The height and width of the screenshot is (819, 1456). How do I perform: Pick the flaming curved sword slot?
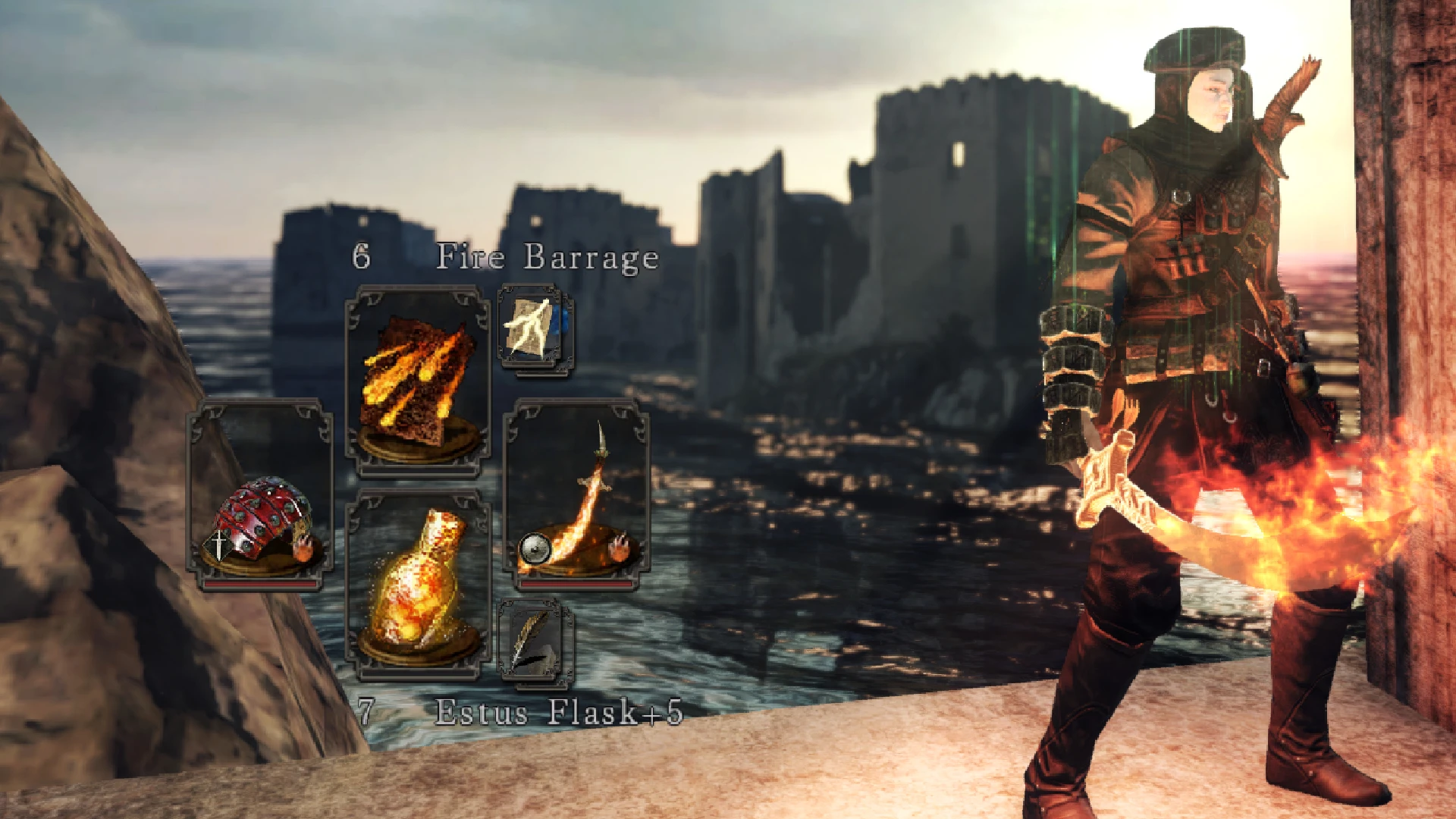576,494
